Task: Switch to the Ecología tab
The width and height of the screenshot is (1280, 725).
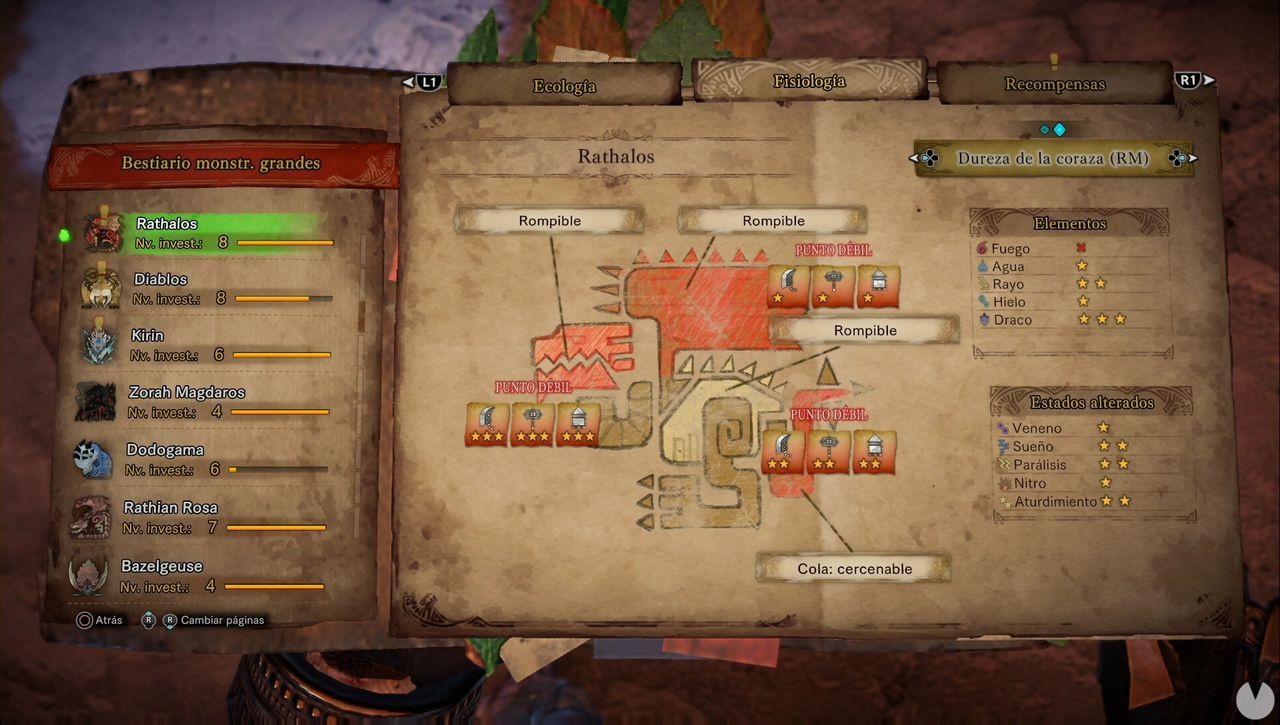Action: point(563,86)
